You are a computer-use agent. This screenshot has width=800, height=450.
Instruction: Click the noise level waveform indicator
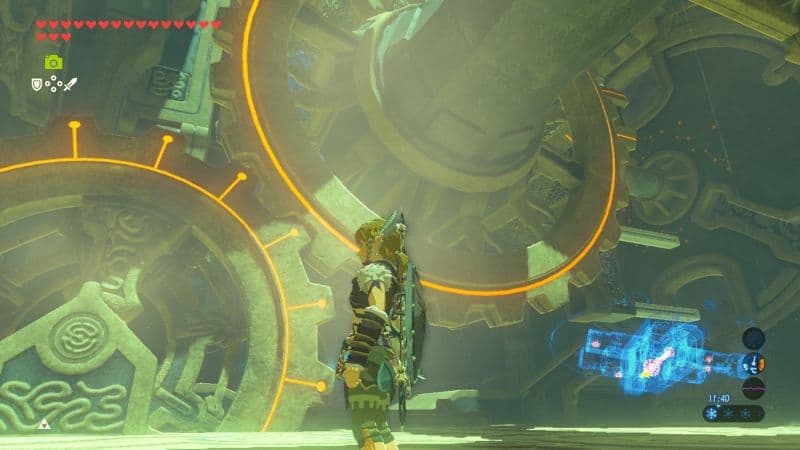pyautogui.click(x=754, y=387)
